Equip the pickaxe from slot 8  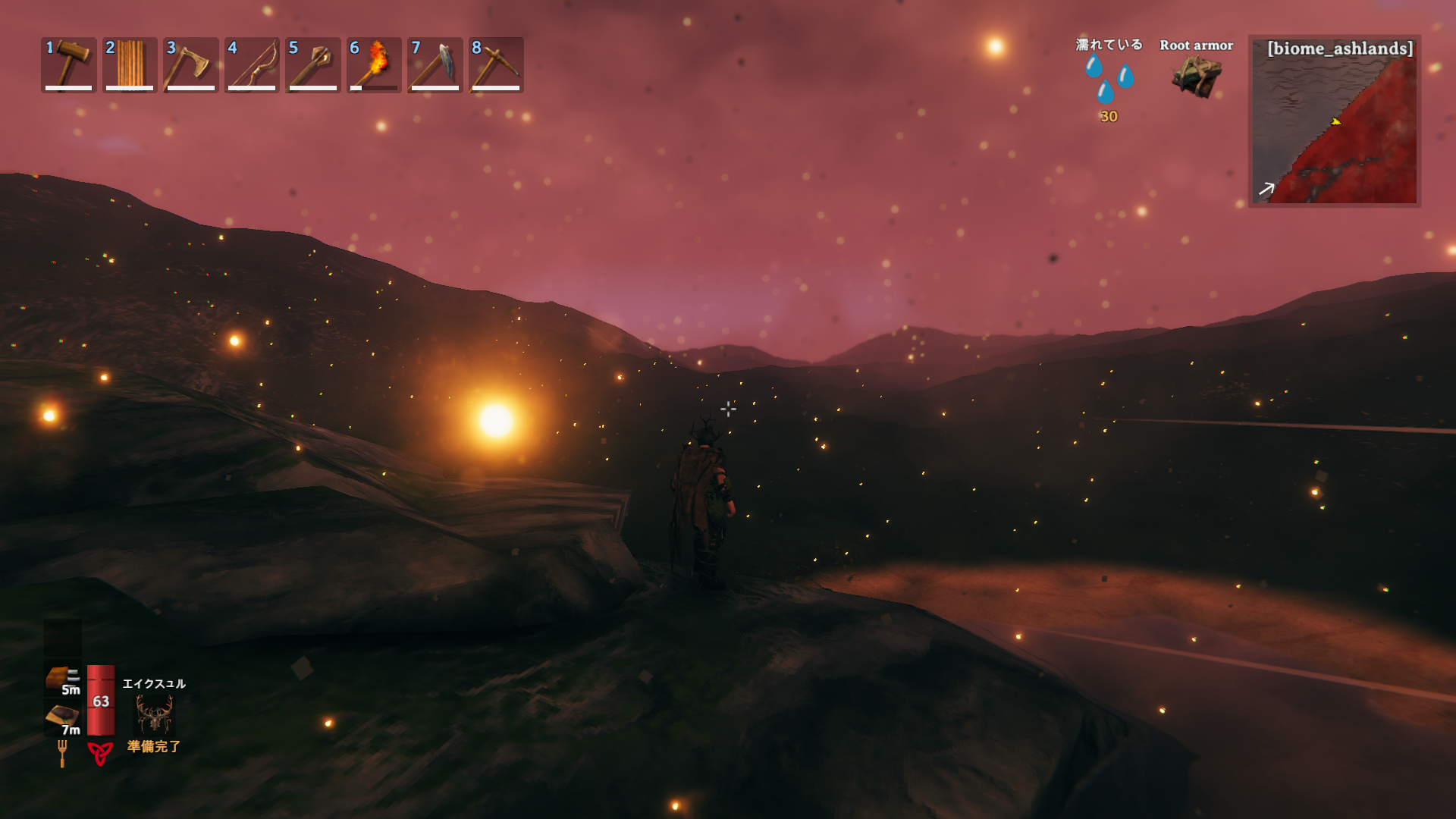click(496, 64)
